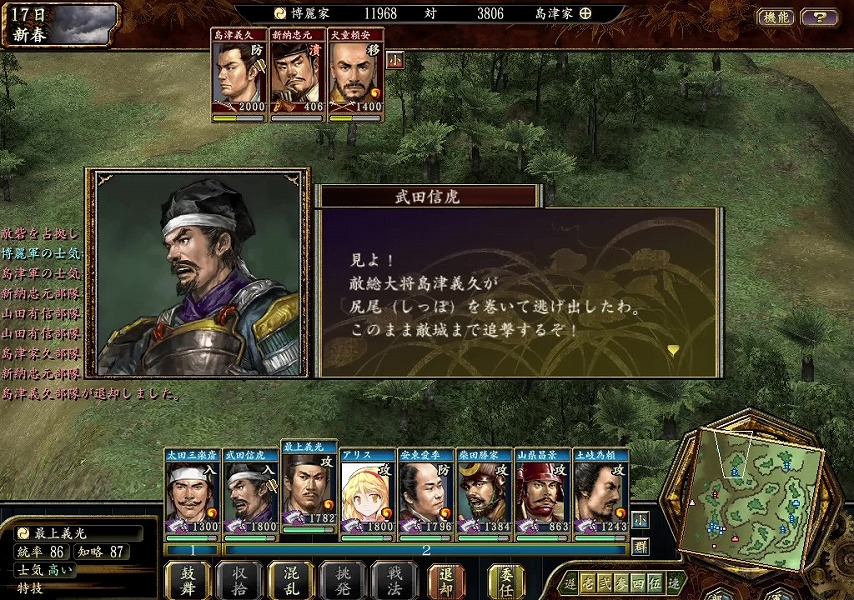Select enemy officer 犬童頼安 portrait card
The height and width of the screenshot is (600, 854).
point(355,78)
